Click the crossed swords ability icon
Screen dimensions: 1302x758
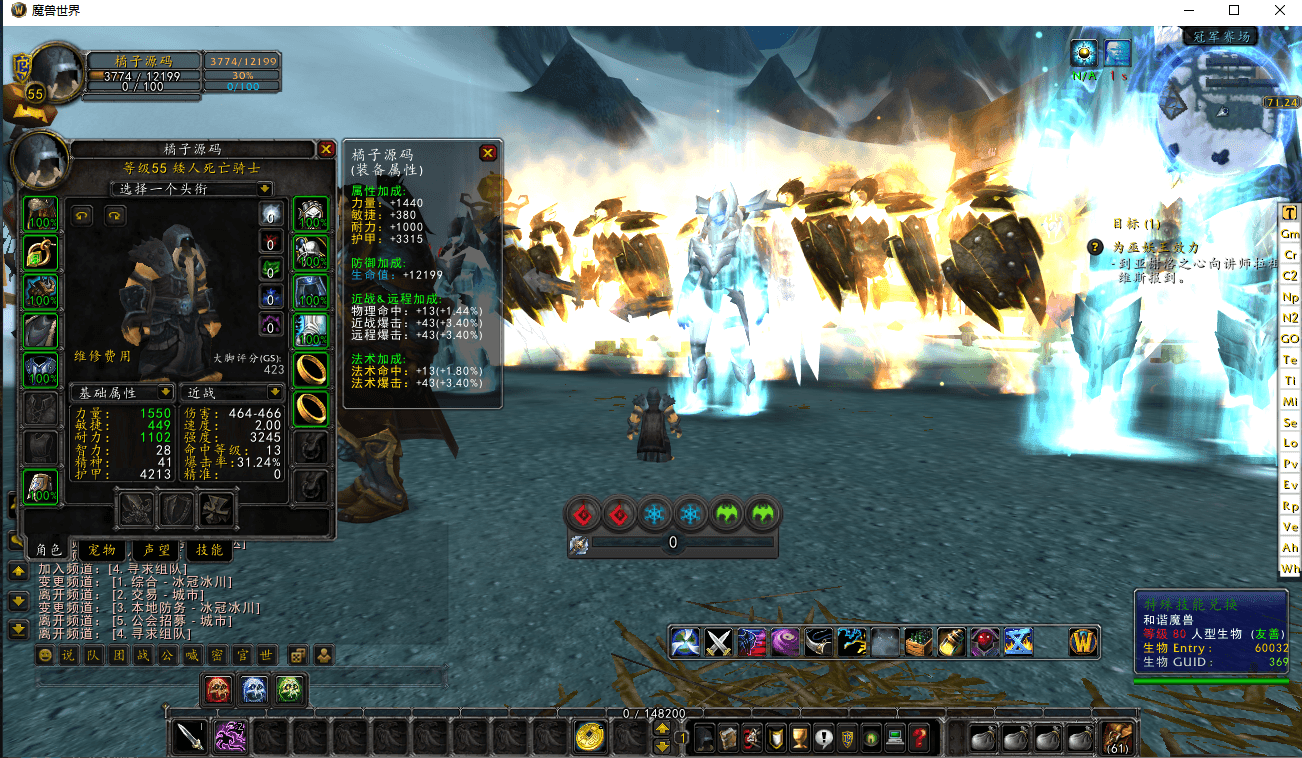coord(720,641)
